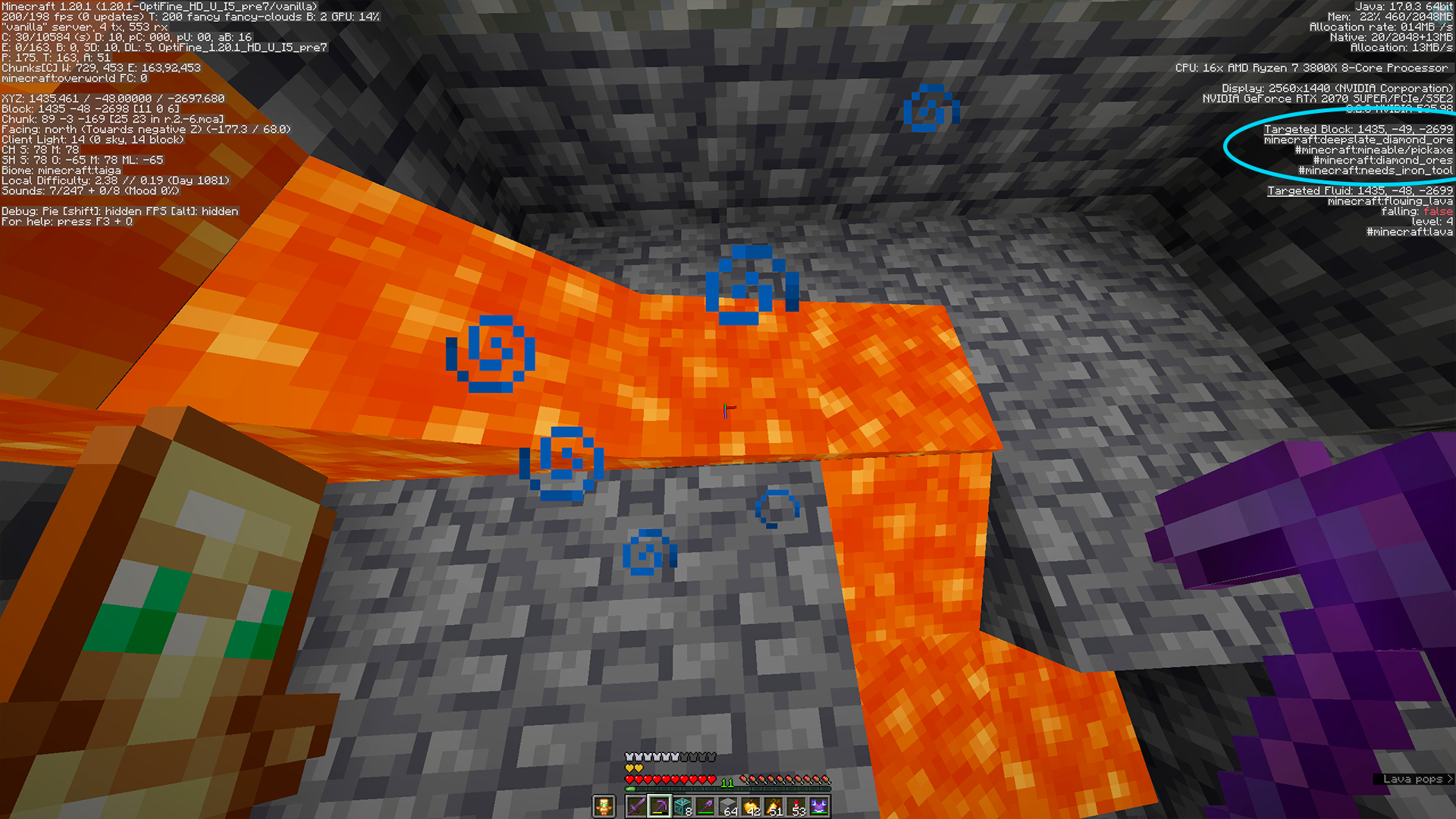Click the Totem of Undying offhand slot
This screenshot has height=819, width=1456.
[x=604, y=805]
